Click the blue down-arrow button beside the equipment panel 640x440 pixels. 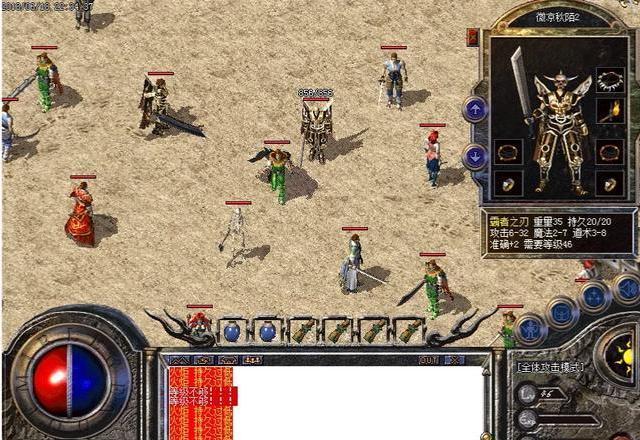pyautogui.click(x=475, y=156)
